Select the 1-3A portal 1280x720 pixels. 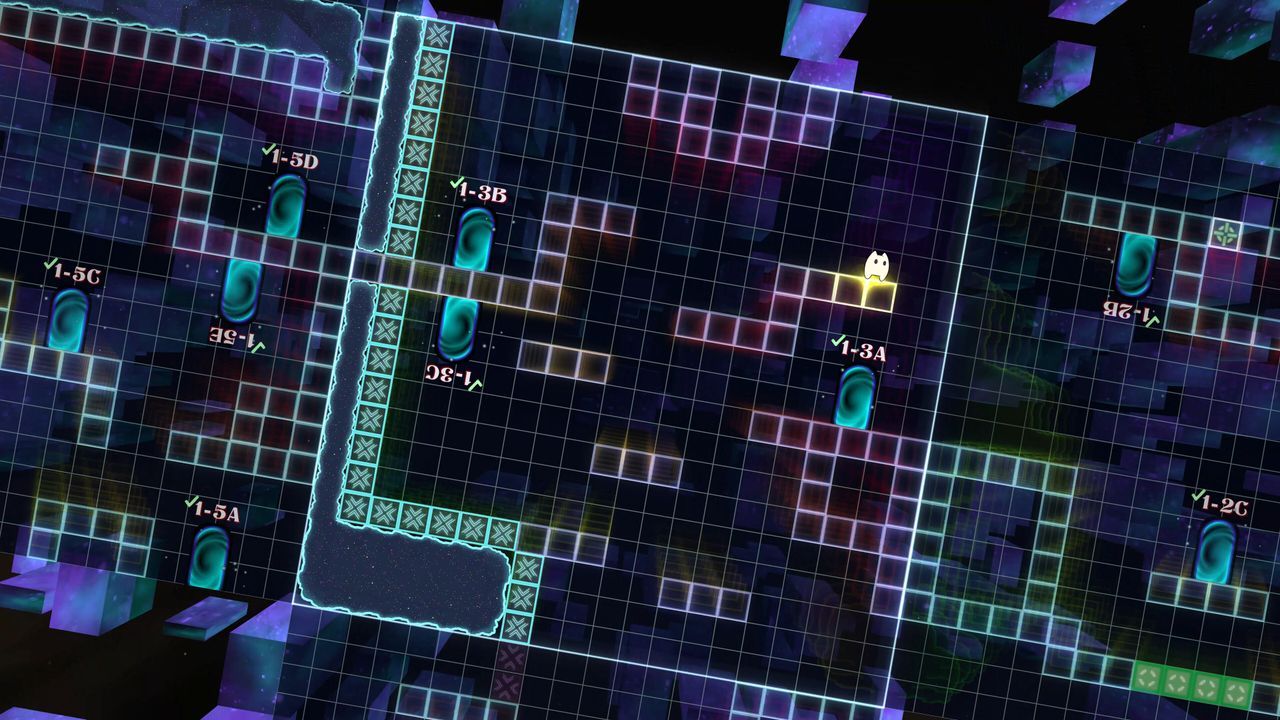tap(855, 400)
